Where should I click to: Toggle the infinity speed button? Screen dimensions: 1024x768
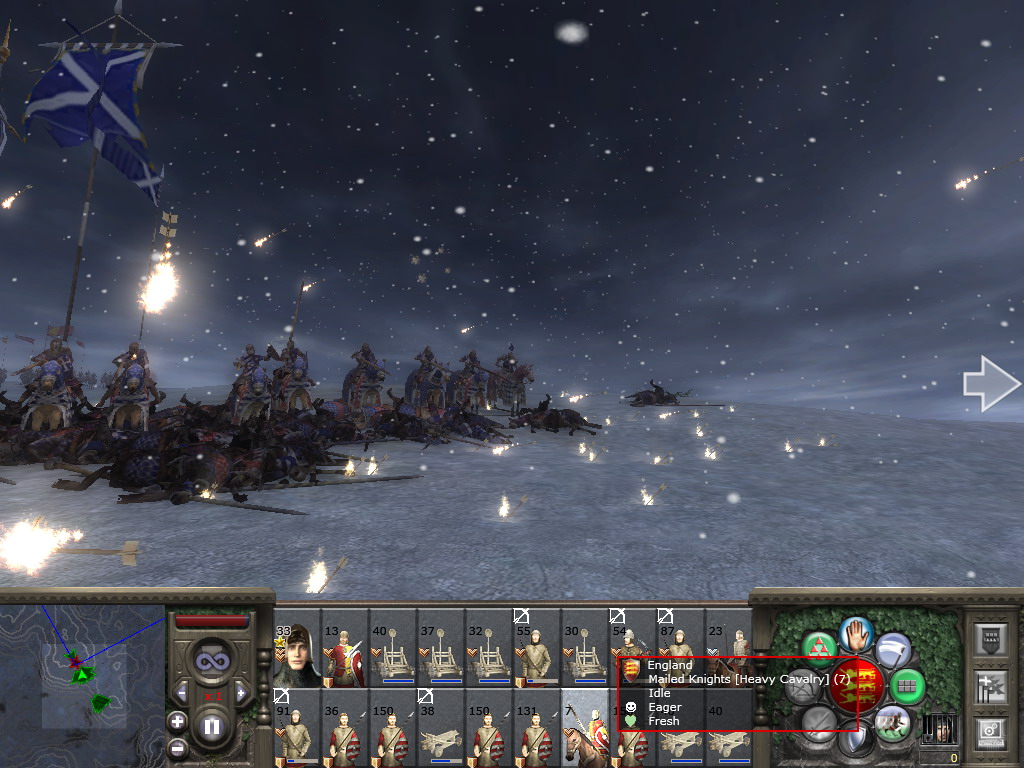212,661
